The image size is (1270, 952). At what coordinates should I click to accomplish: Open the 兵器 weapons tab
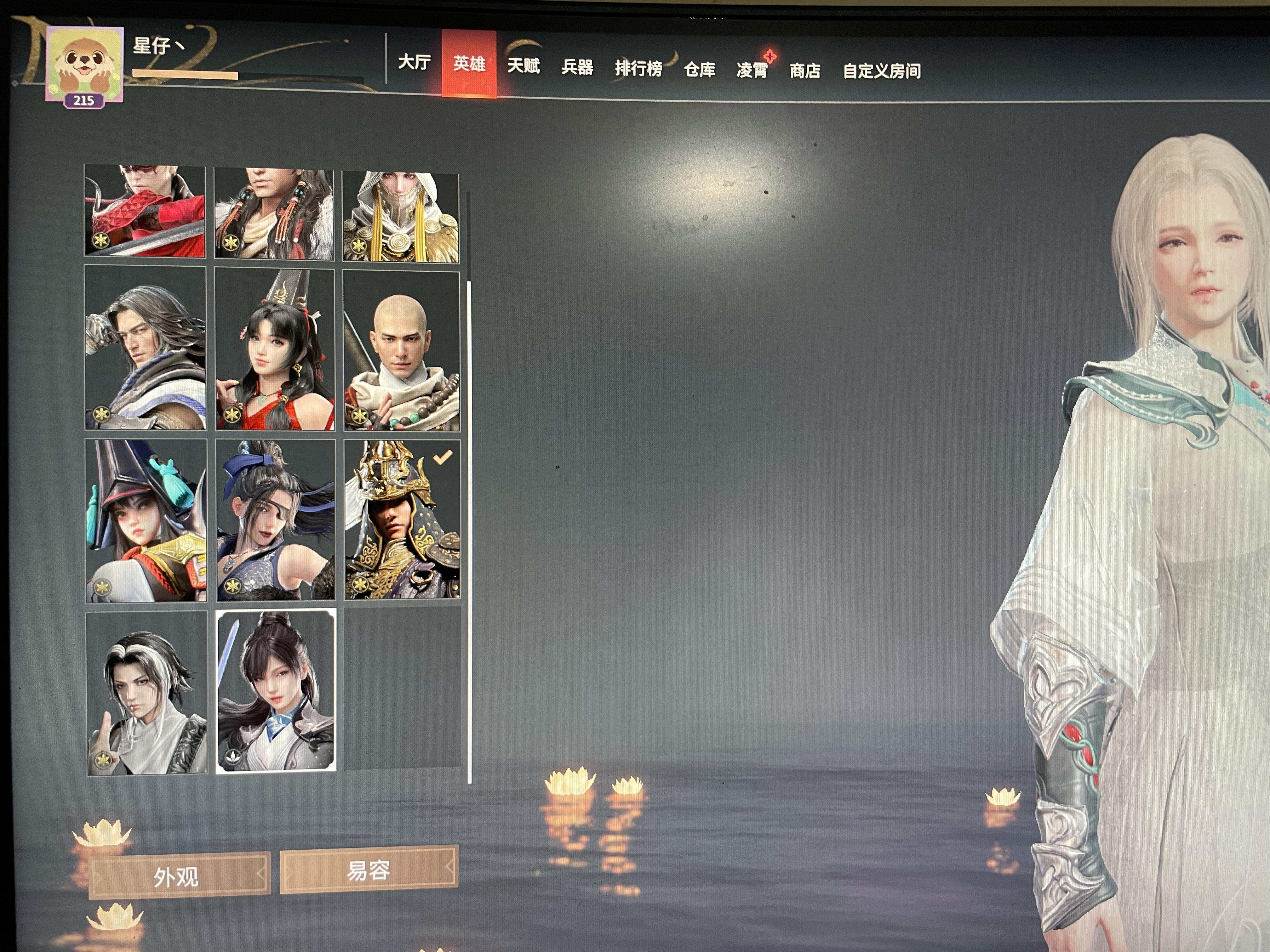point(577,68)
